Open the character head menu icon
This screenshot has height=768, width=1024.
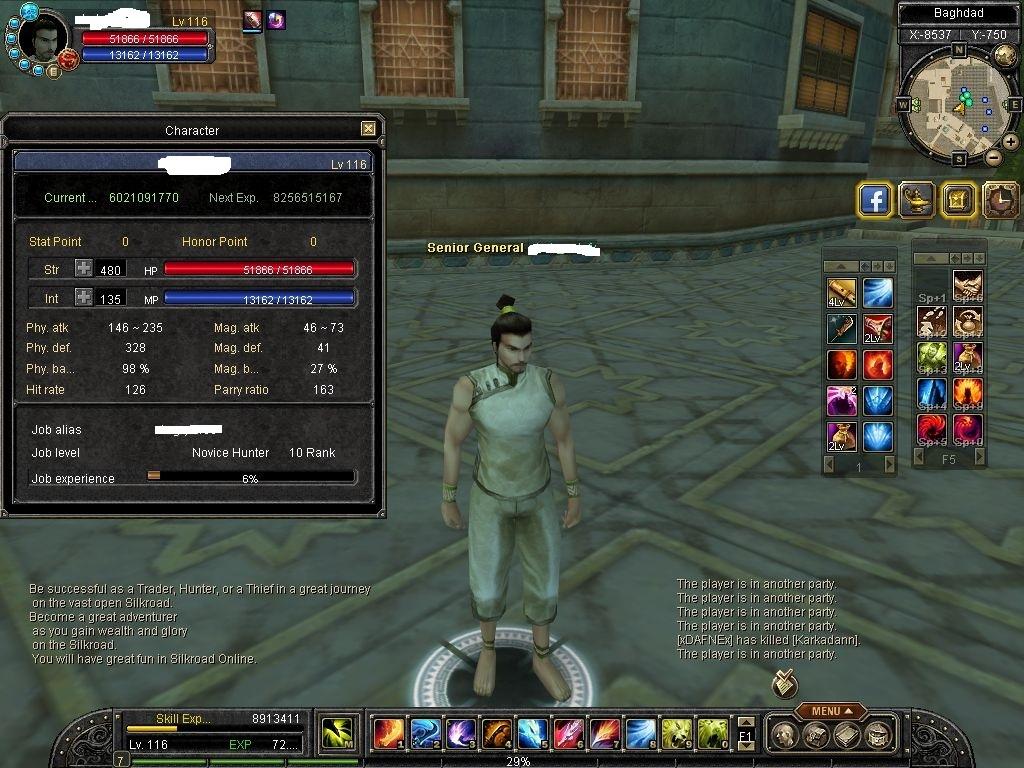786,735
